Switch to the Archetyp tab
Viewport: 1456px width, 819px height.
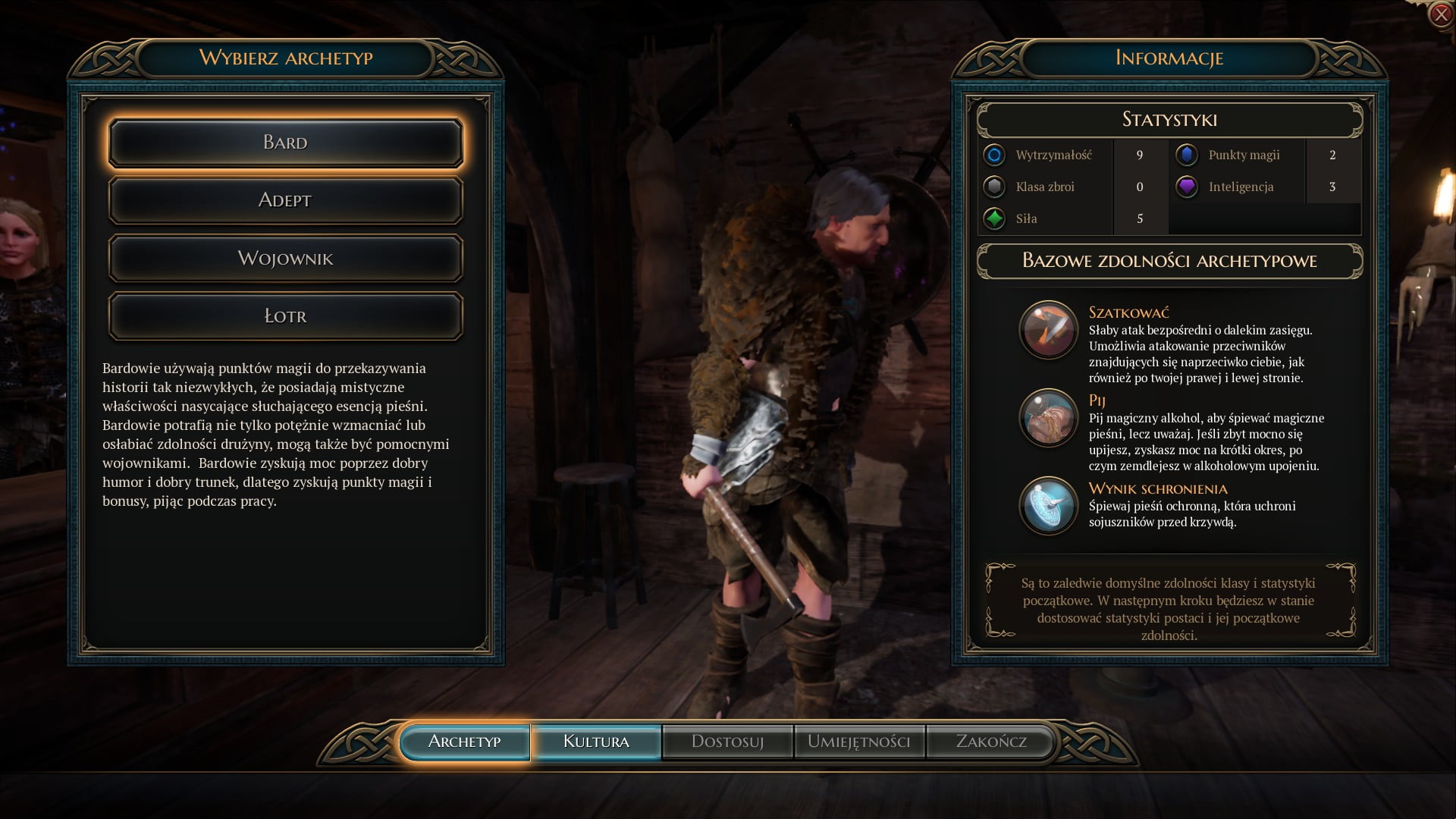point(464,742)
